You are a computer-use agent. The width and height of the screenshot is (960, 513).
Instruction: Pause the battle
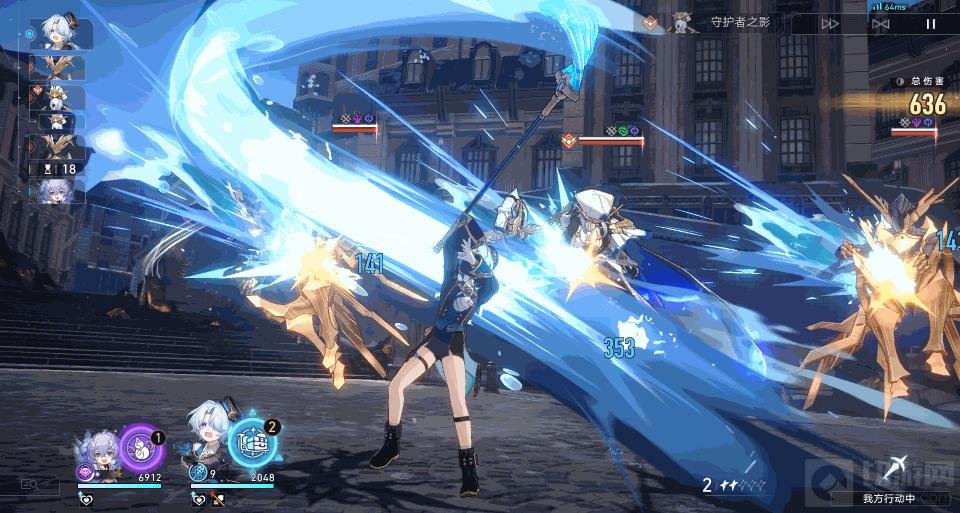tap(931, 24)
